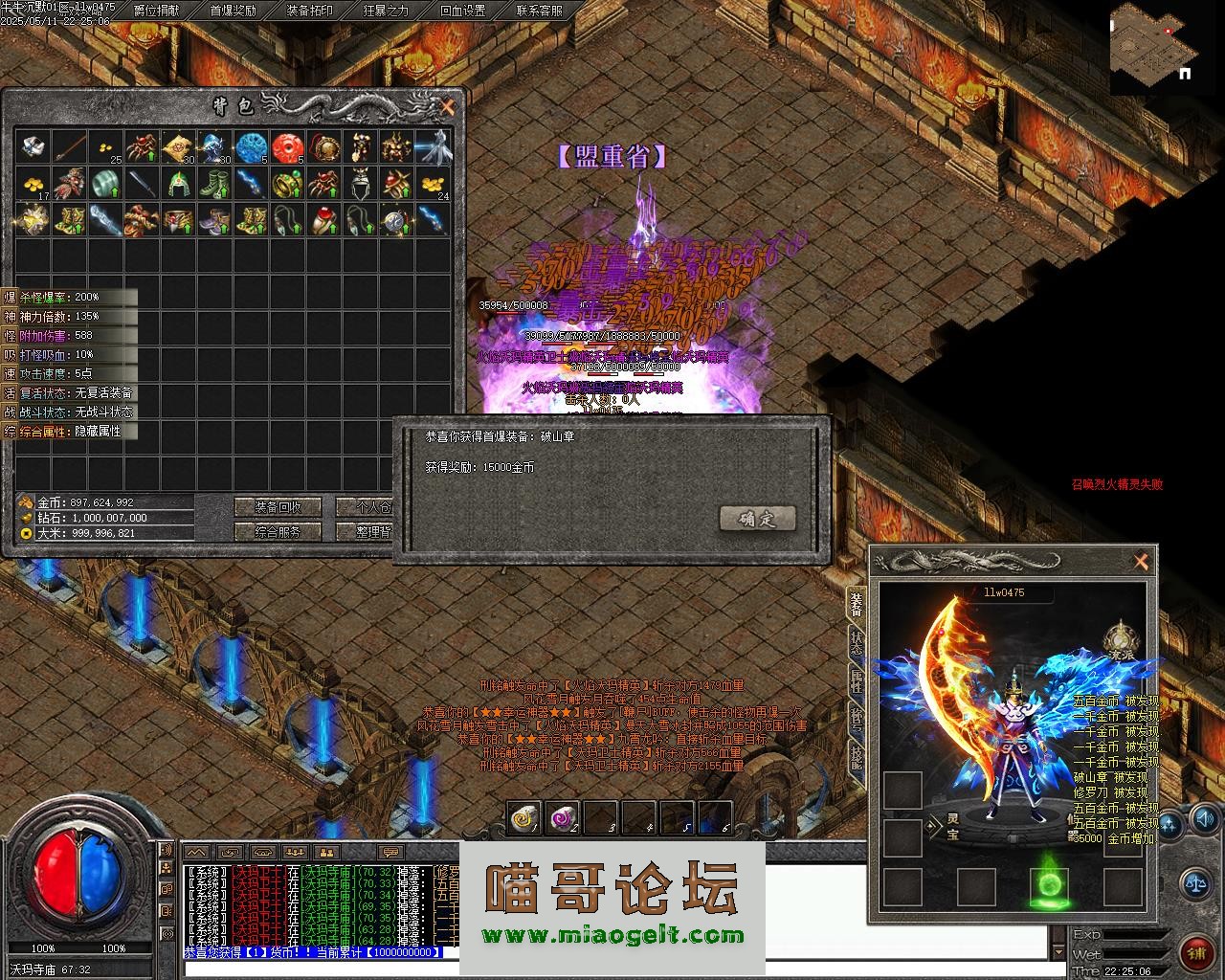Contact support via 联系客服
The image size is (1225, 980).
pyautogui.click(x=540, y=11)
